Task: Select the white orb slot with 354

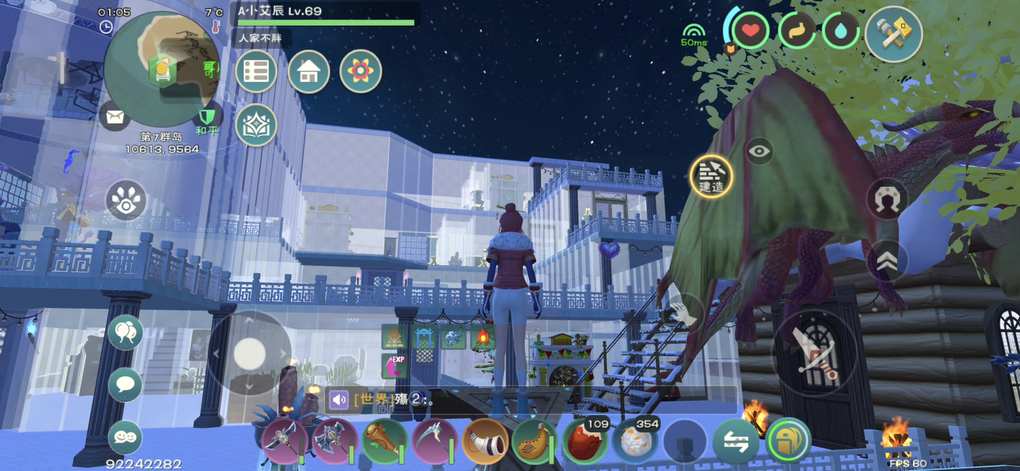Action: coord(635,440)
